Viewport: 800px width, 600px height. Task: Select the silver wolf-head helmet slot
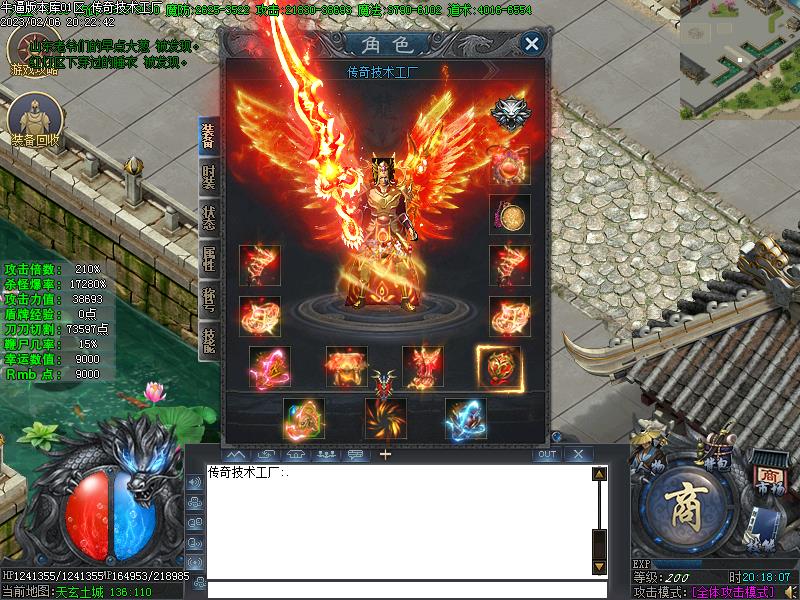tap(510, 113)
